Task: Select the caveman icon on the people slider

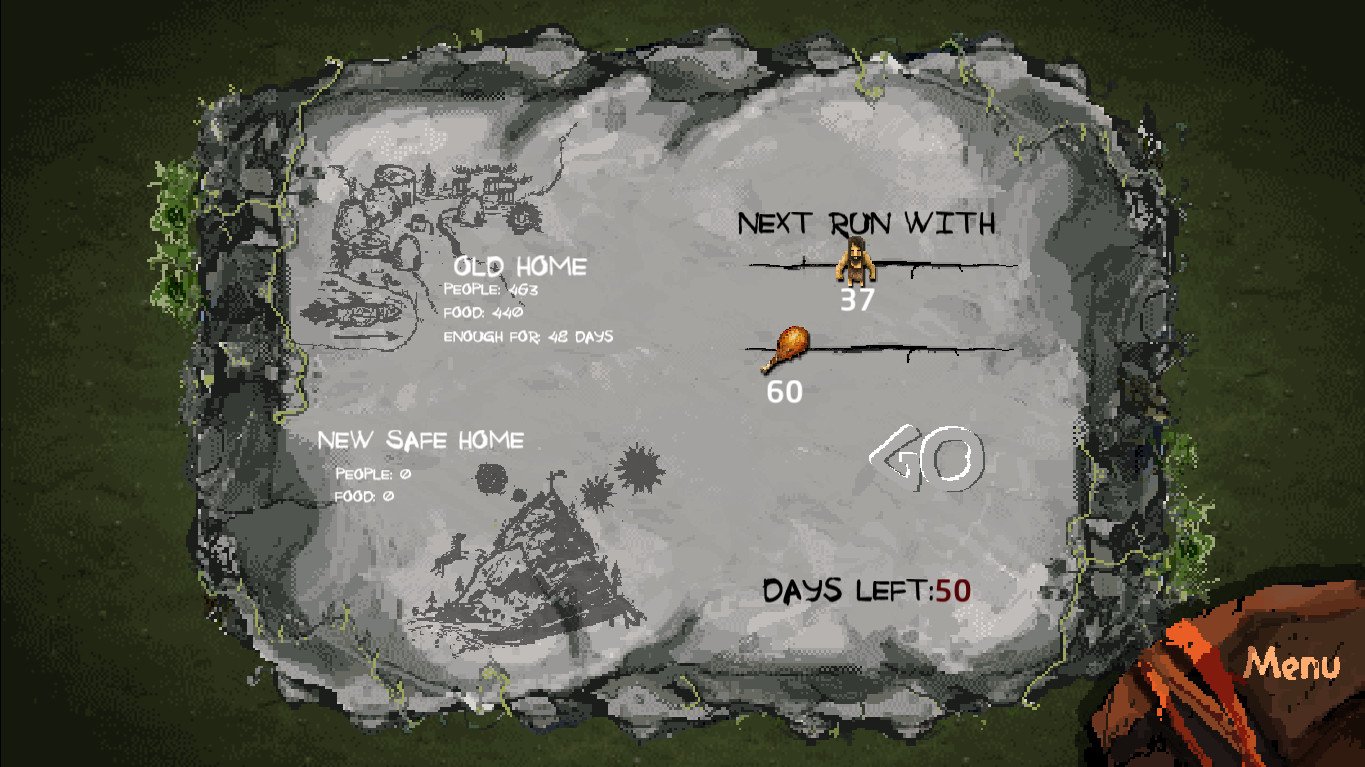Action: [856, 262]
